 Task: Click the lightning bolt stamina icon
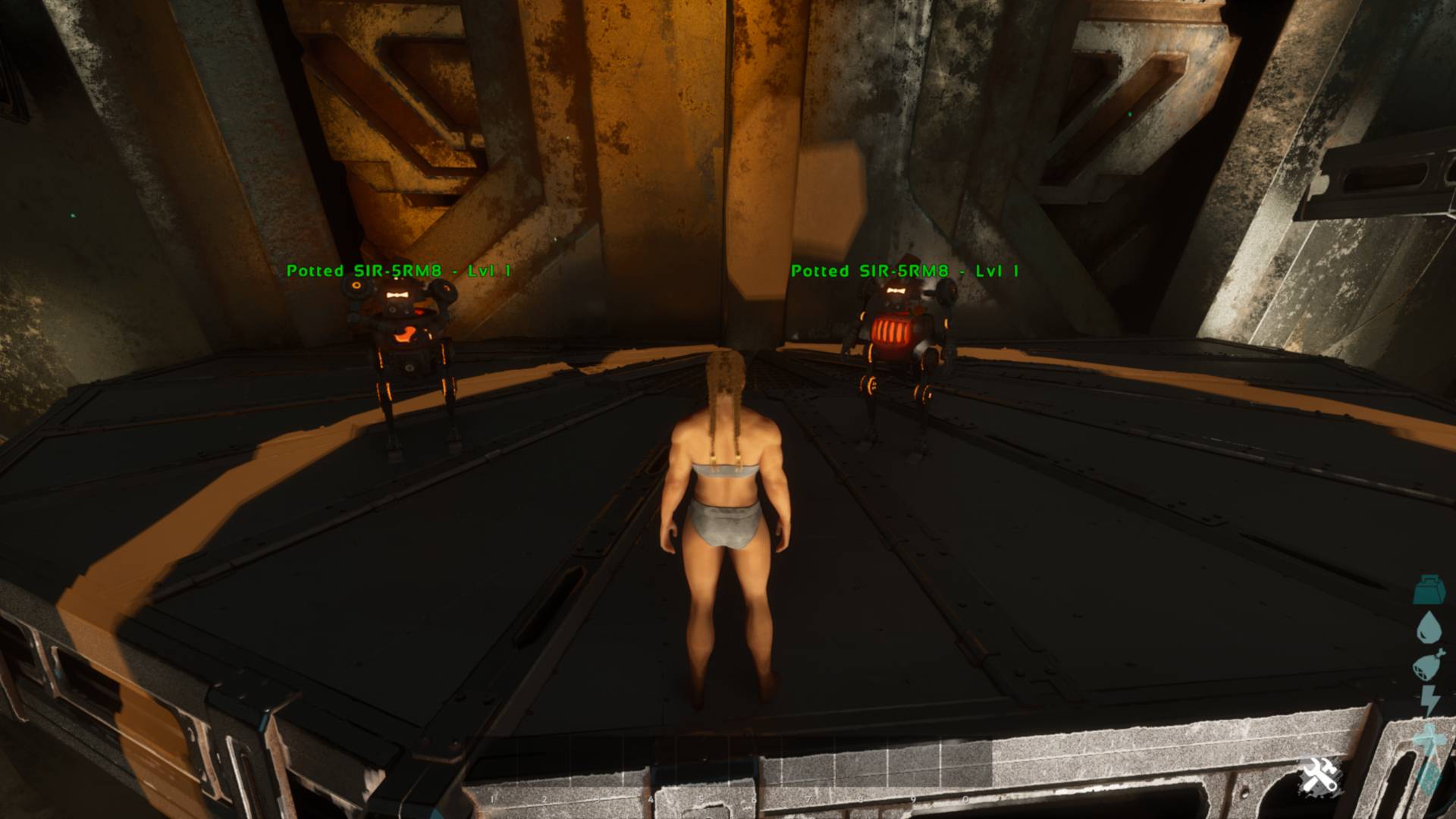coord(1429,701)
